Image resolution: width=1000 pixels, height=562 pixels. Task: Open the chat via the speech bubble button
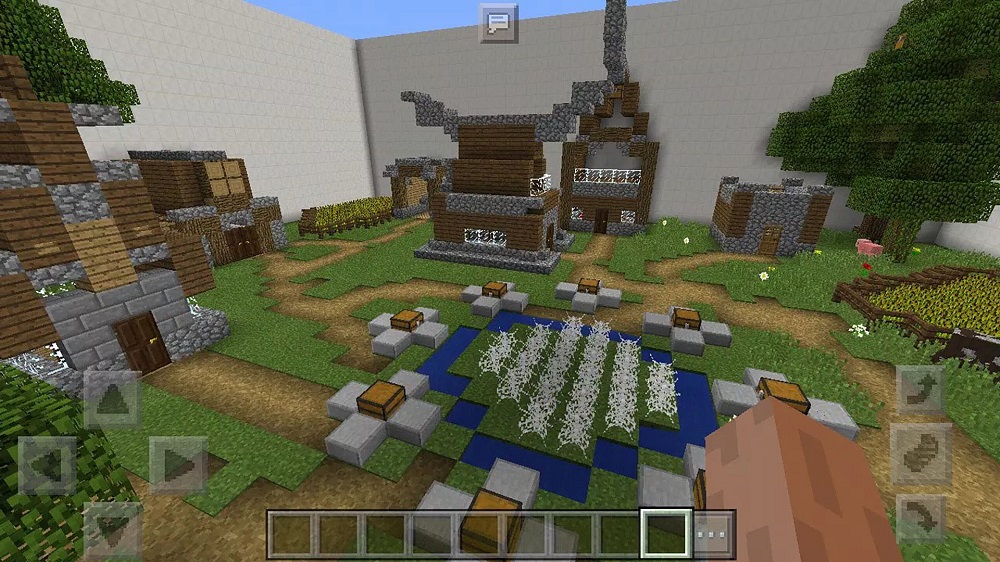497,22
